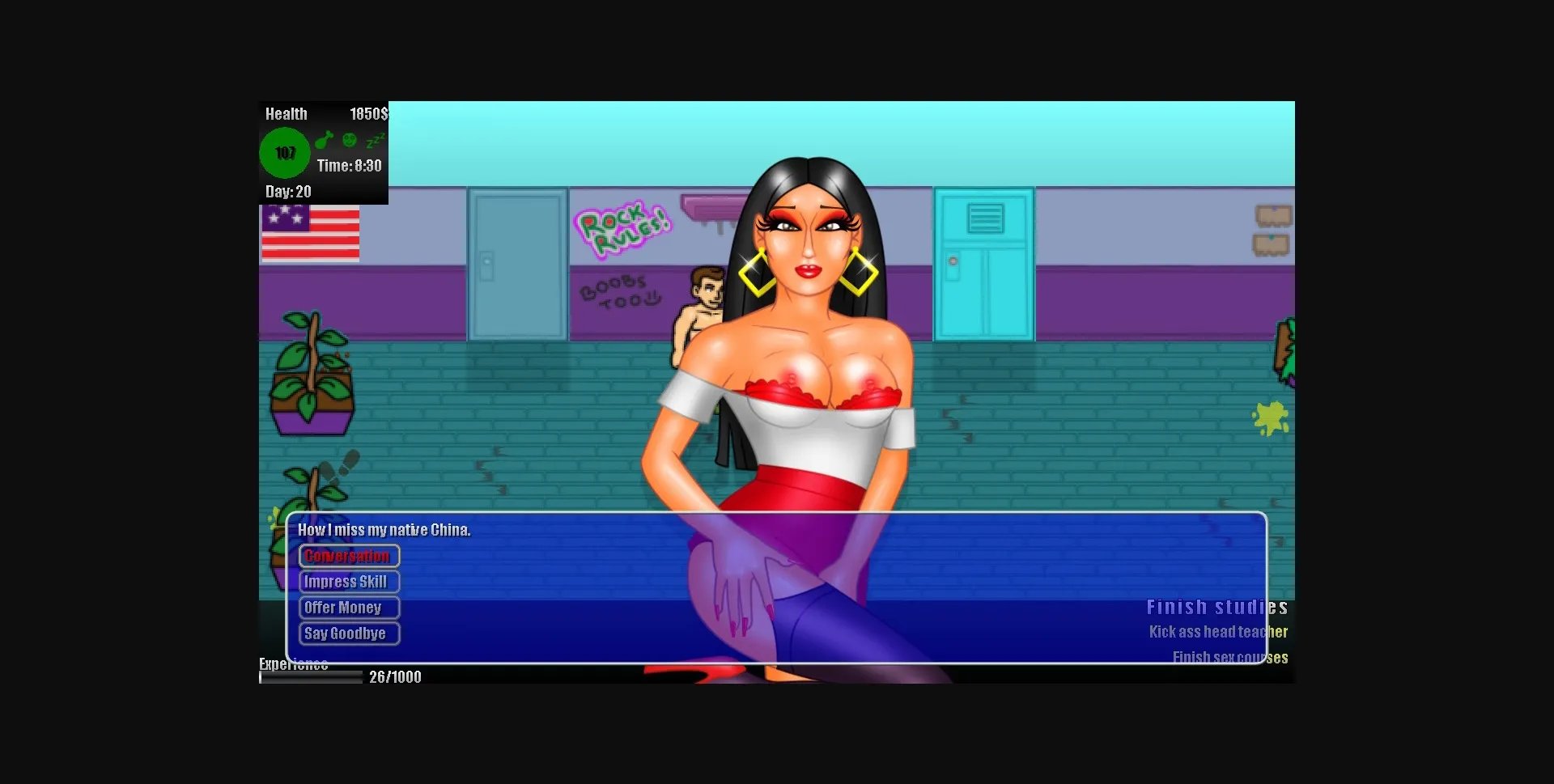Click the money counter showing 1850$
Screen dimensions: 1554x784
click(x=368, y=113)
